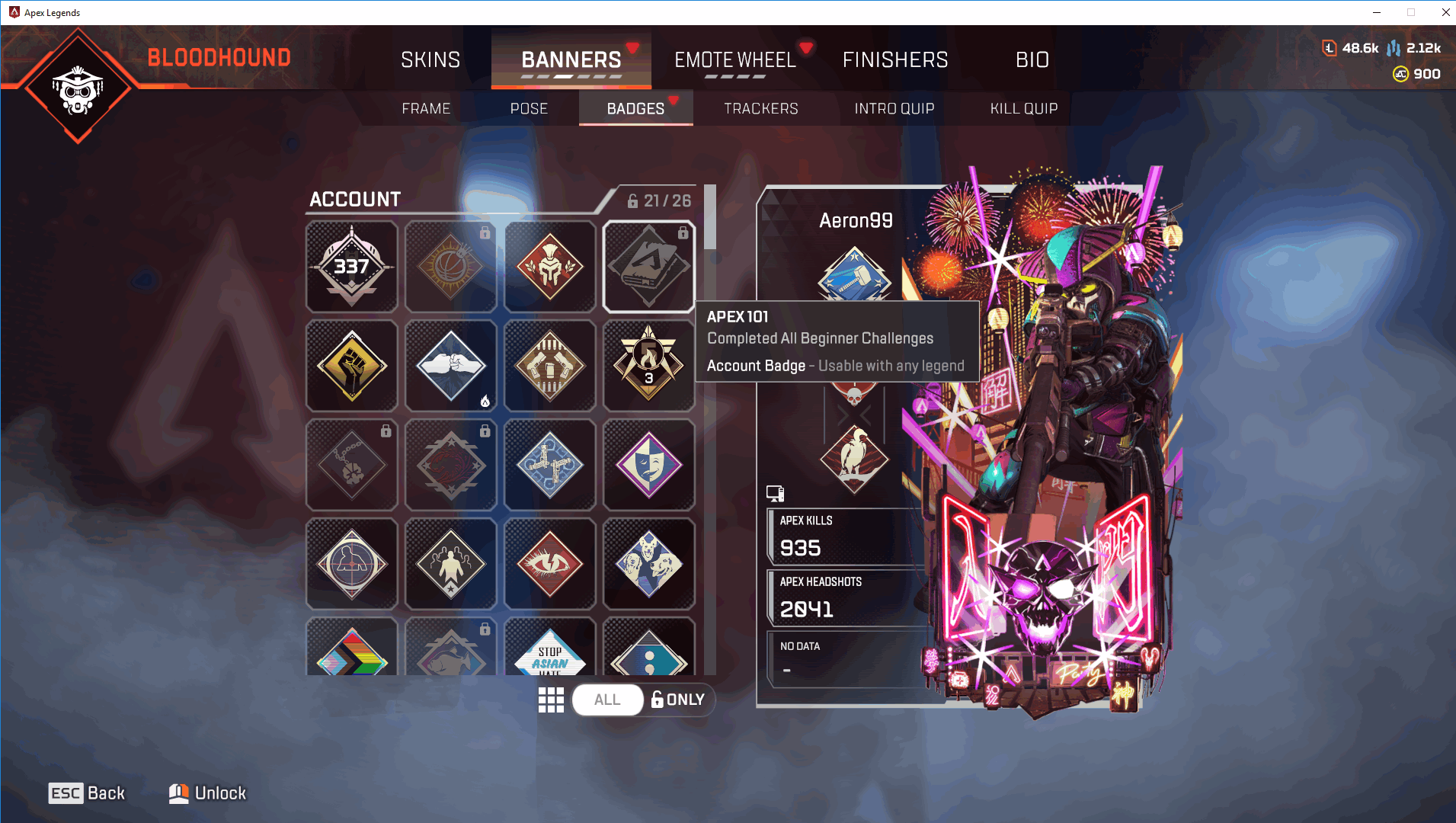1456x823 pixels.
Task: Select the Stop Asian Hate badge
Action: pyautogui.click(x=549, y=655)
